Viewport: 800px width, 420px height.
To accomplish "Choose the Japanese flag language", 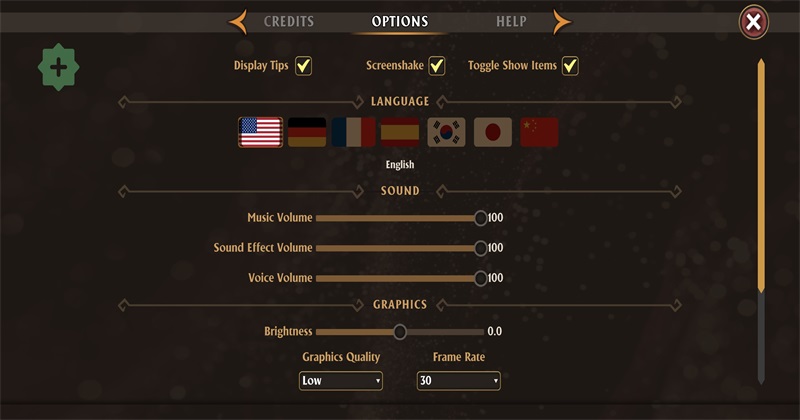I will [492, 132].
